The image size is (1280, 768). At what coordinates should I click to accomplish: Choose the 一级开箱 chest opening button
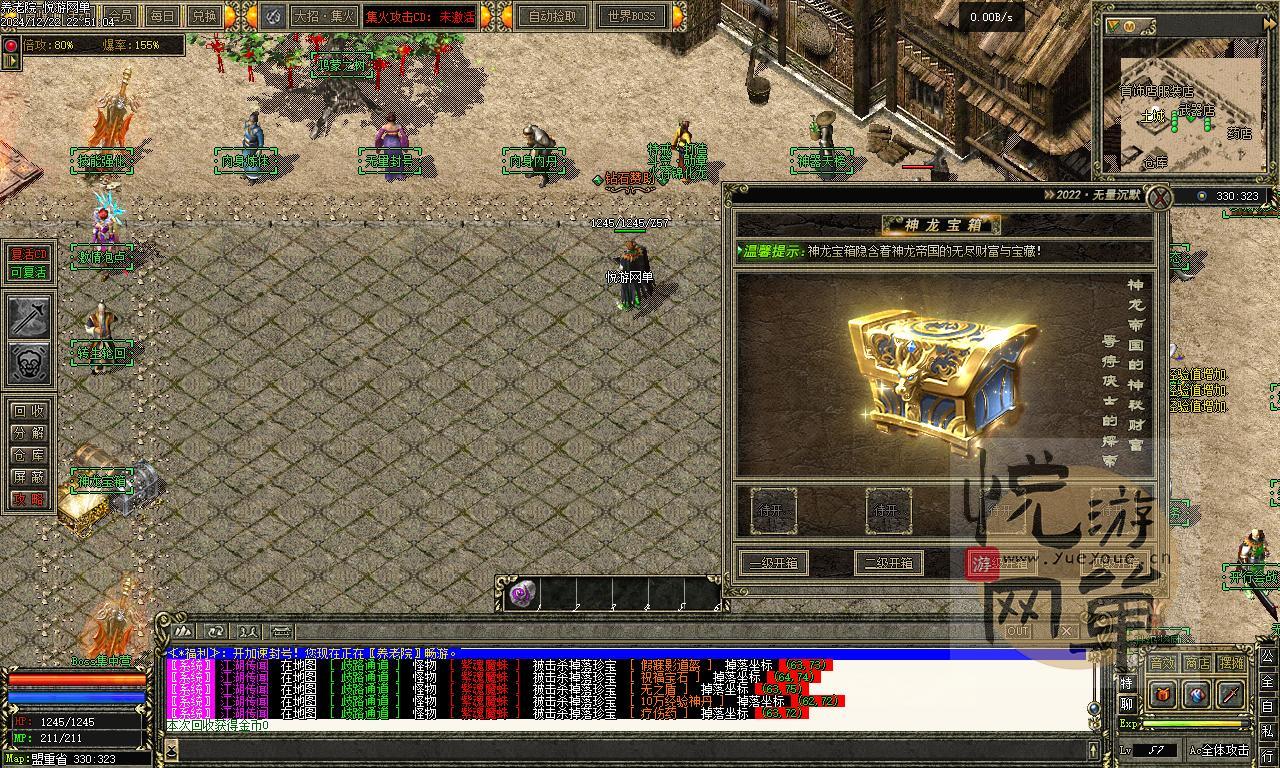coord(774,563)
